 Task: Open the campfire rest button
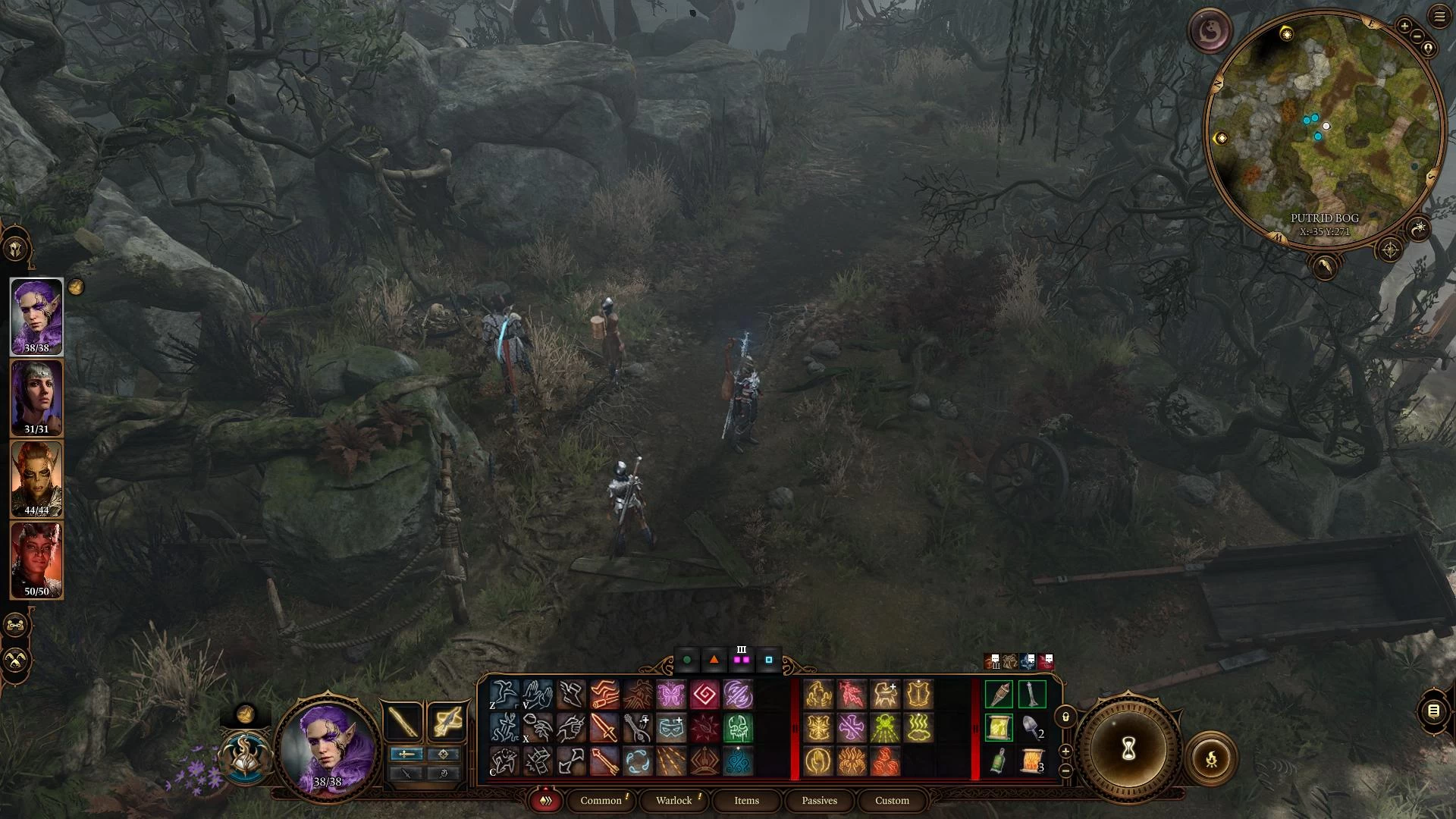(1211, 758)
